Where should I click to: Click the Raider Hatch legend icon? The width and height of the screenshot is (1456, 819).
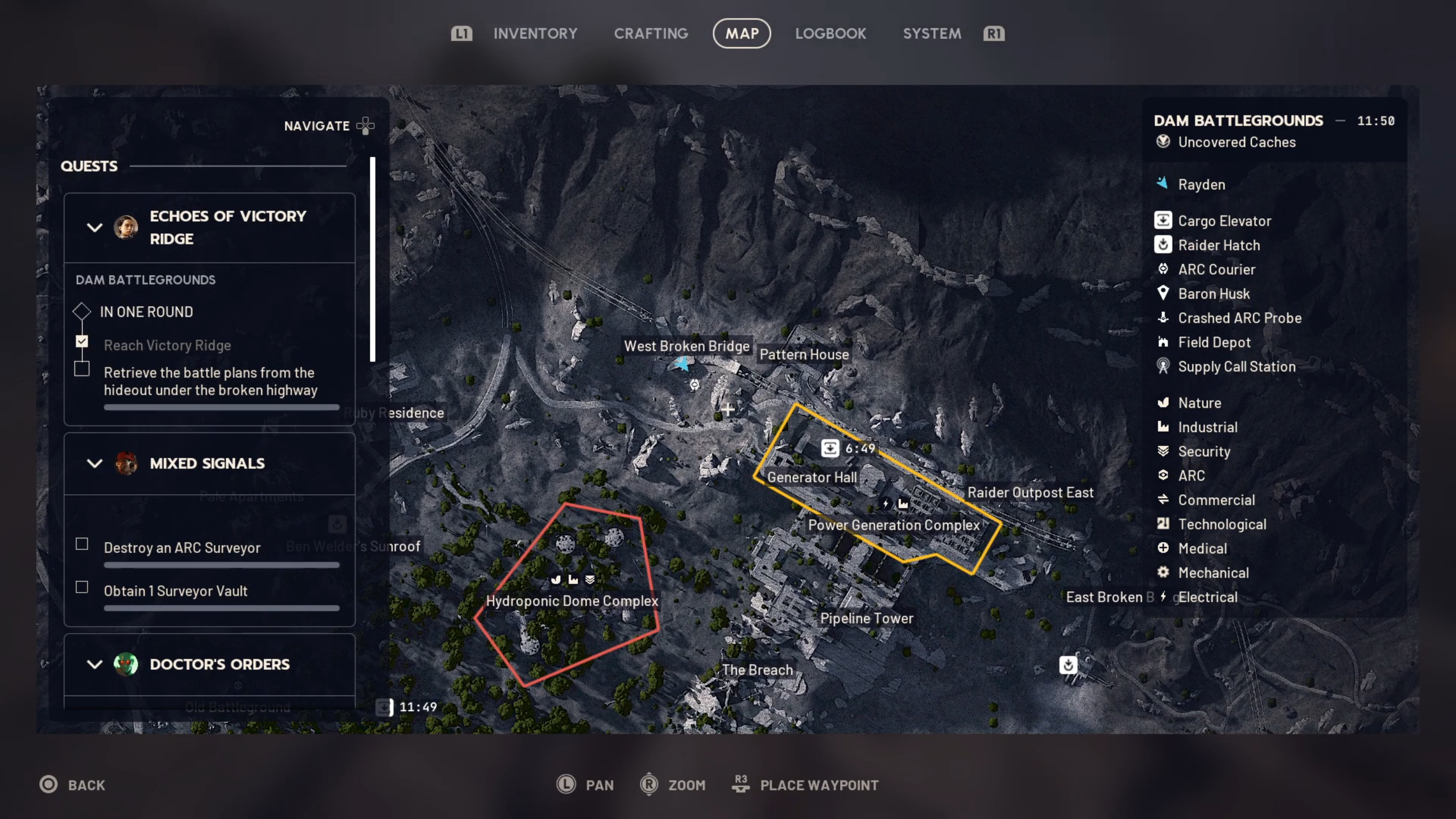(x=1164, y=245)
